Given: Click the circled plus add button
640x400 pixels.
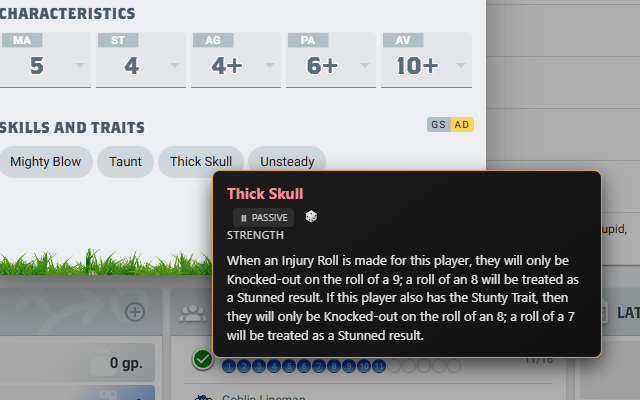Looking at the screenshot, I should (134, 312).
